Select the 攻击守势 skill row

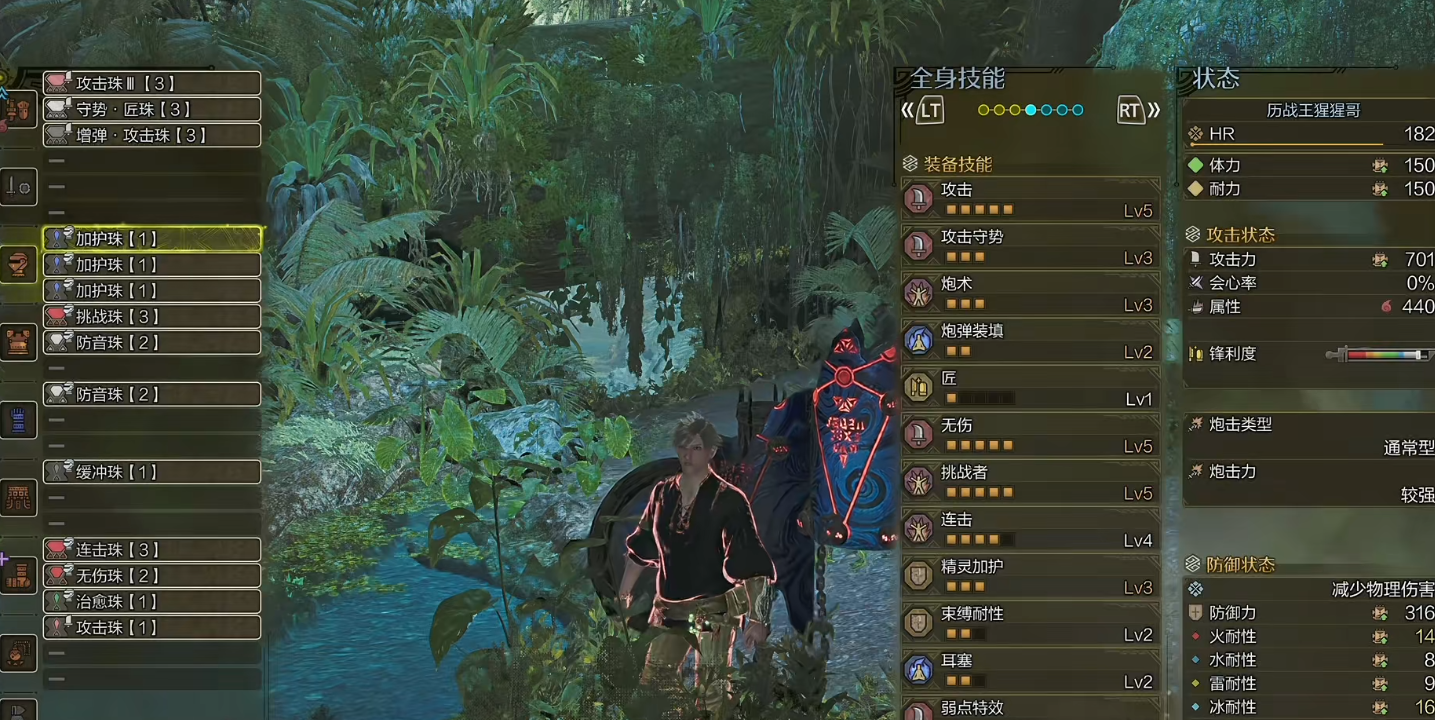click(x=1030, y=246)
